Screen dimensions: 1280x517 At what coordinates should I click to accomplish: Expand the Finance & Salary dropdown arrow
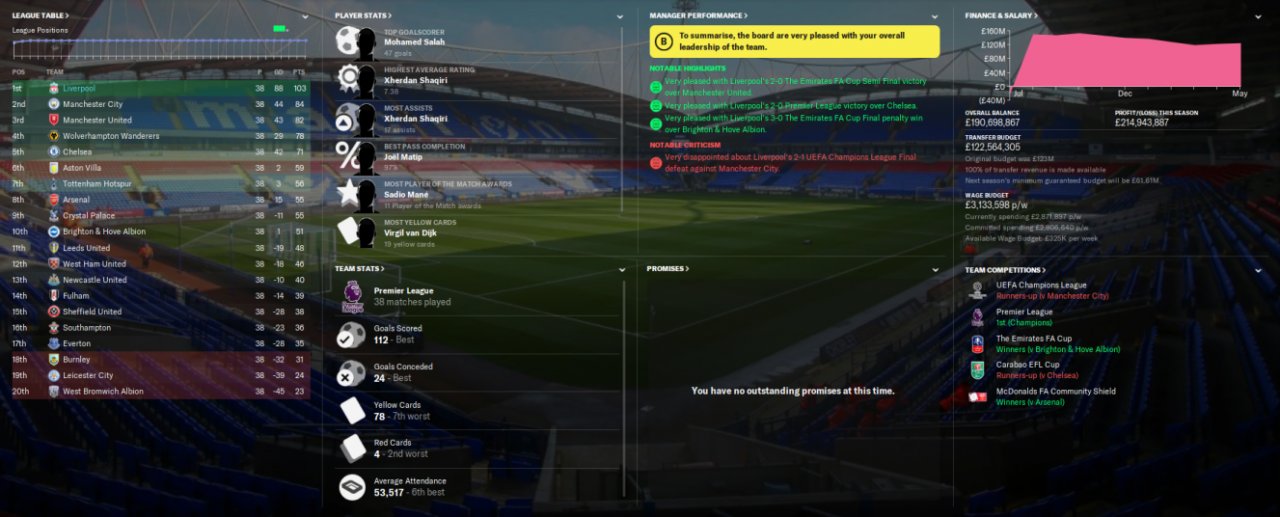click(1258, 17)
